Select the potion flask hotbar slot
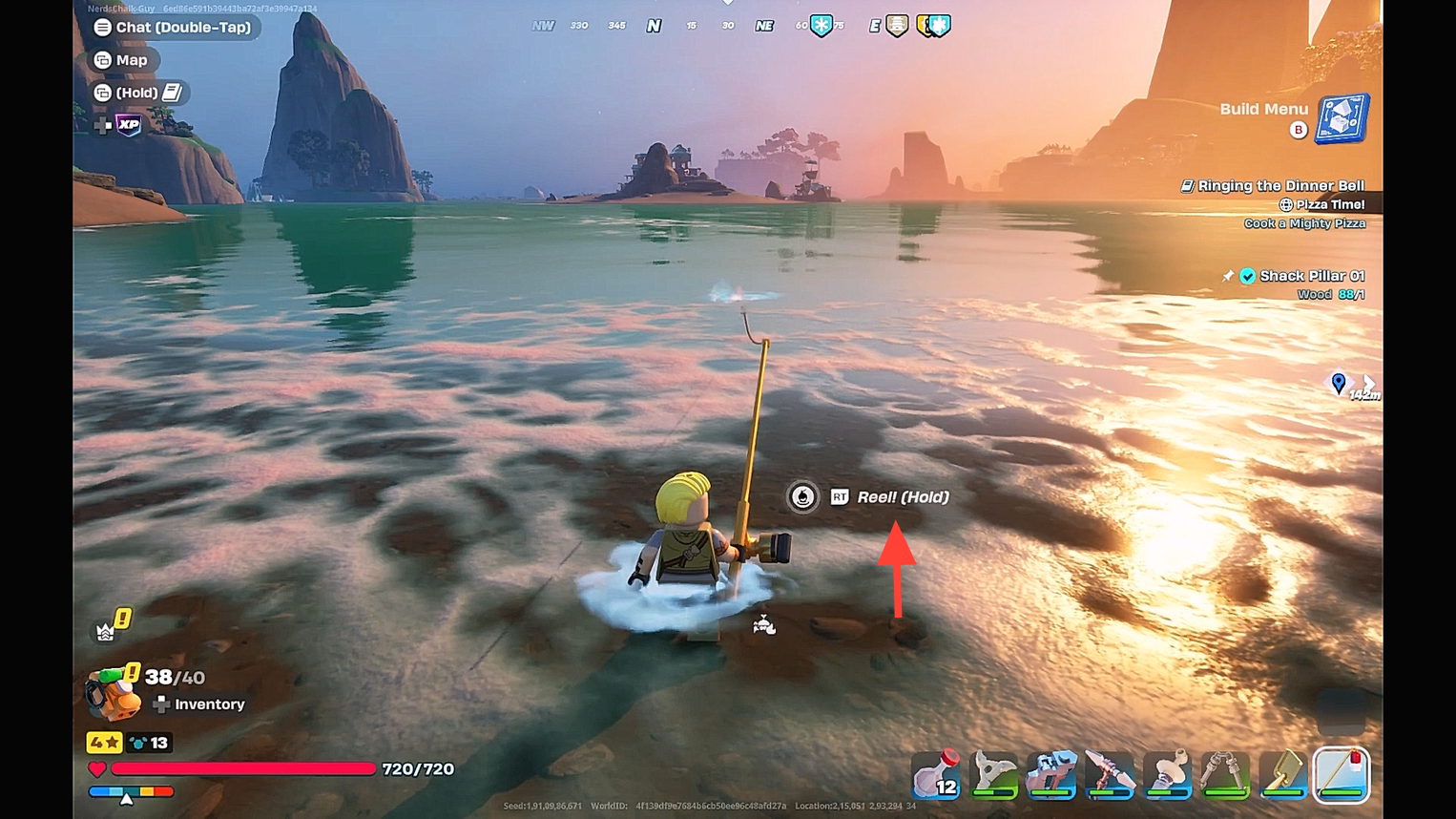The image size is (1456, 819). pos(936,774)
